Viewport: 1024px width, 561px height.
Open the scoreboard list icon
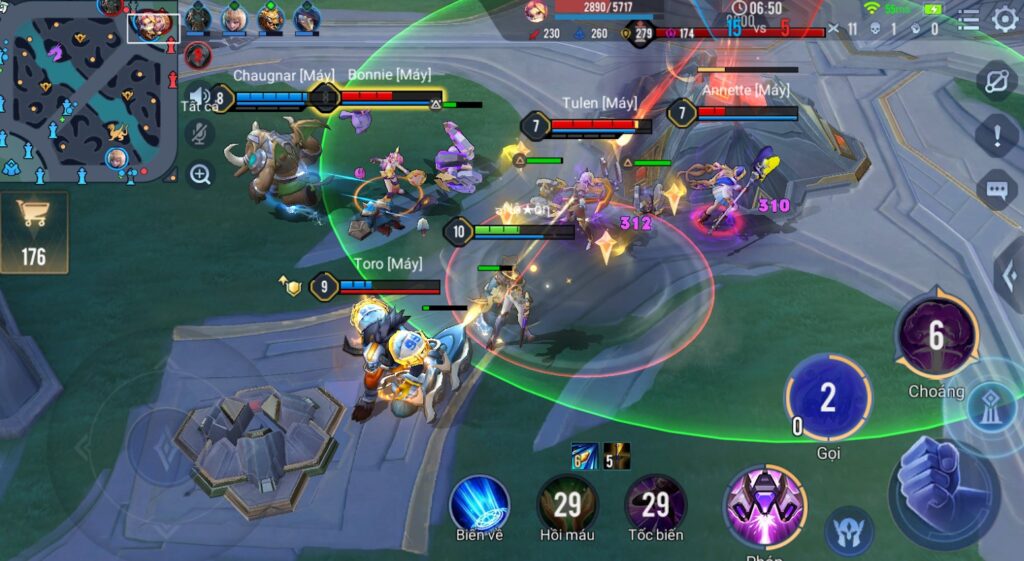968,19
